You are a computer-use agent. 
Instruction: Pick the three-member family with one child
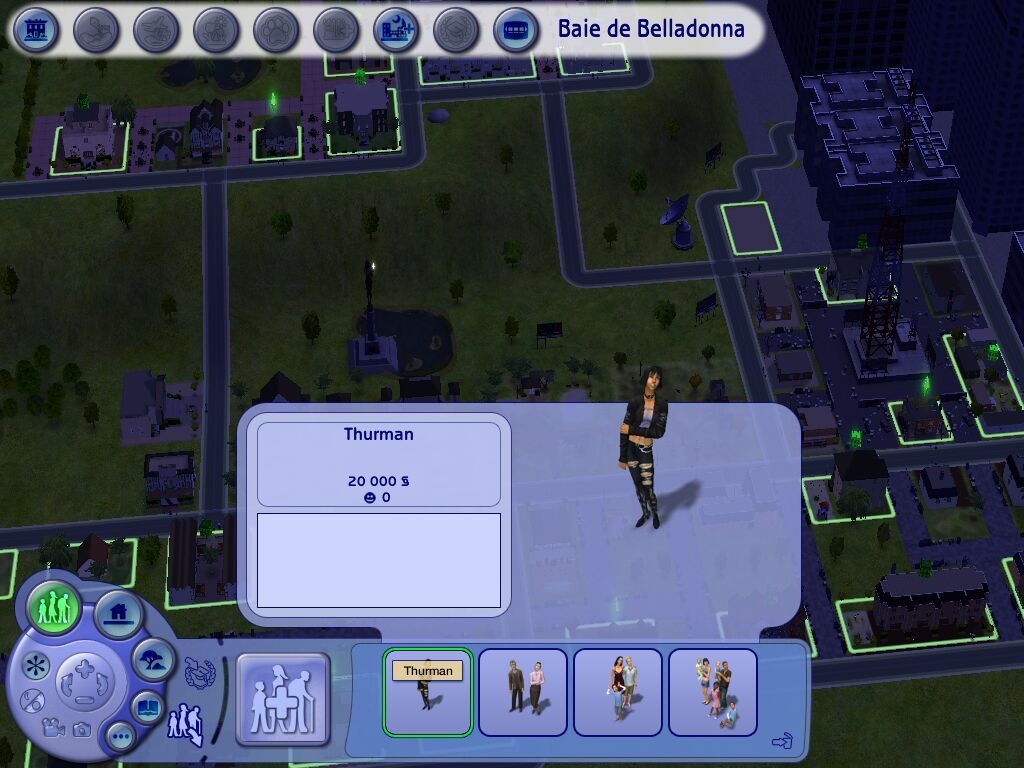pos(618,692)
